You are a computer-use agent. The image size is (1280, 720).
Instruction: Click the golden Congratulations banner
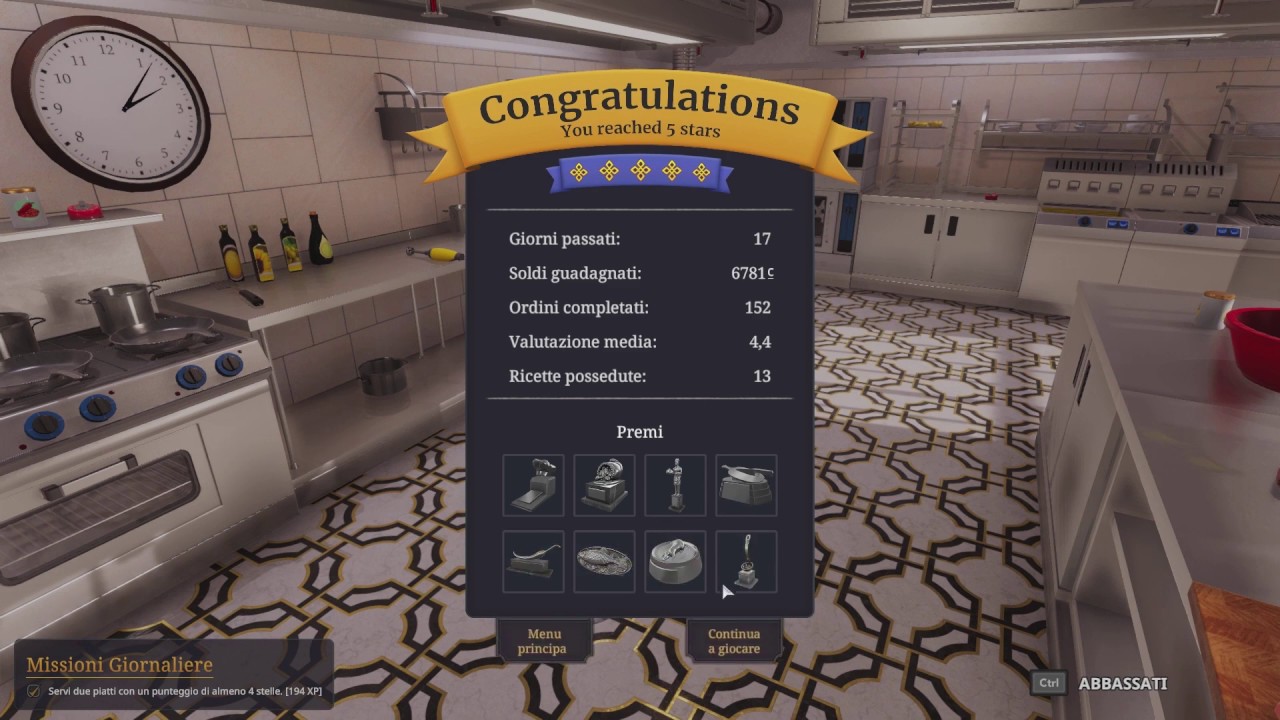640,103
